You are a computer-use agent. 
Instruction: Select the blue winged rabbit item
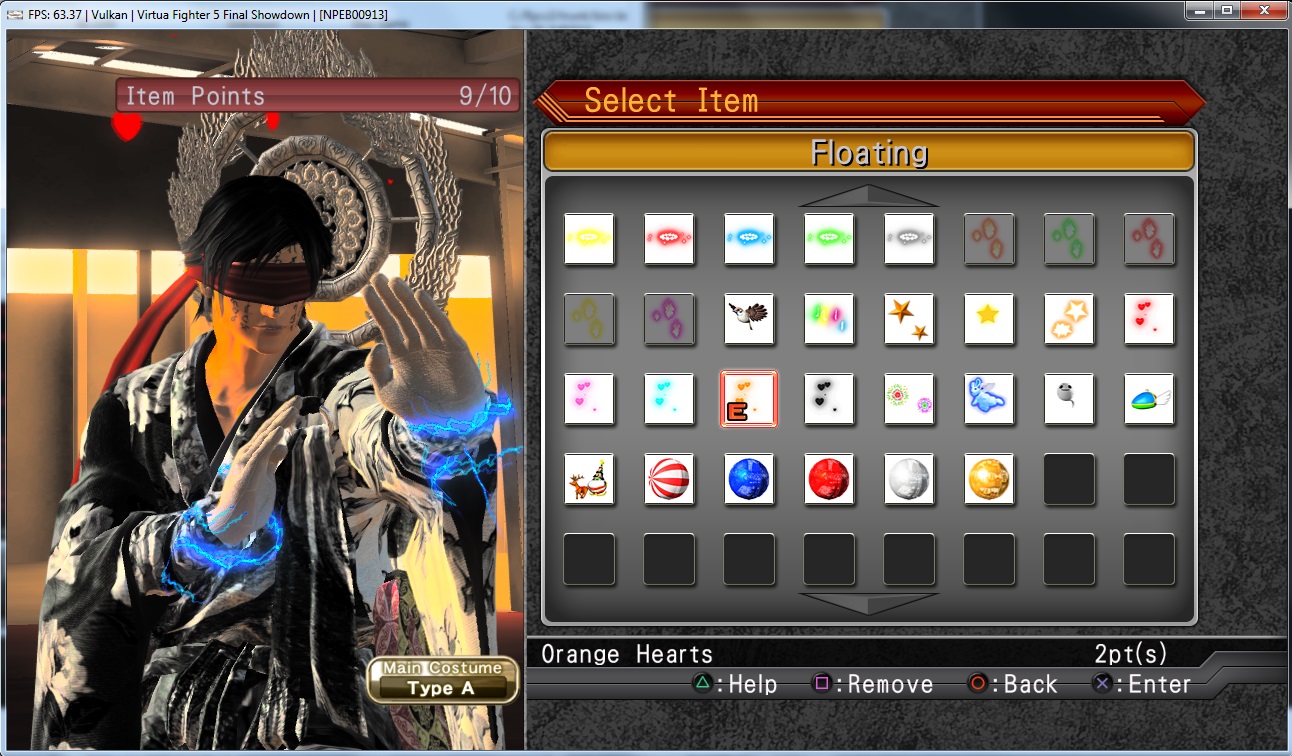989,399
